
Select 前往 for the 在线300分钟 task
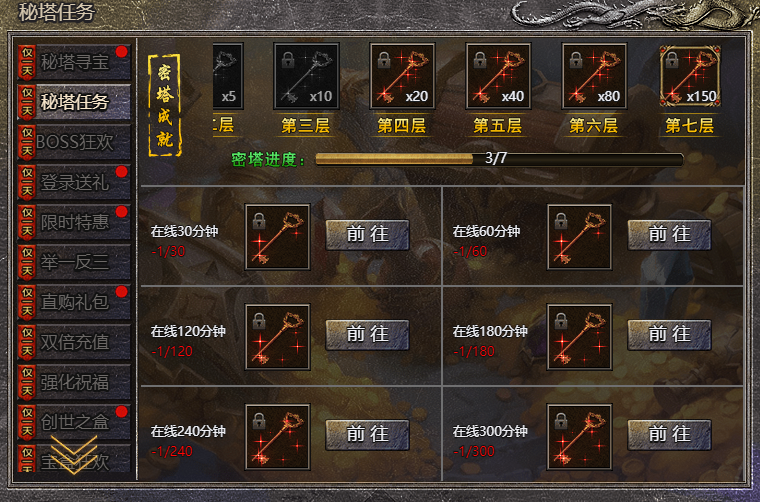pos(669,434)
